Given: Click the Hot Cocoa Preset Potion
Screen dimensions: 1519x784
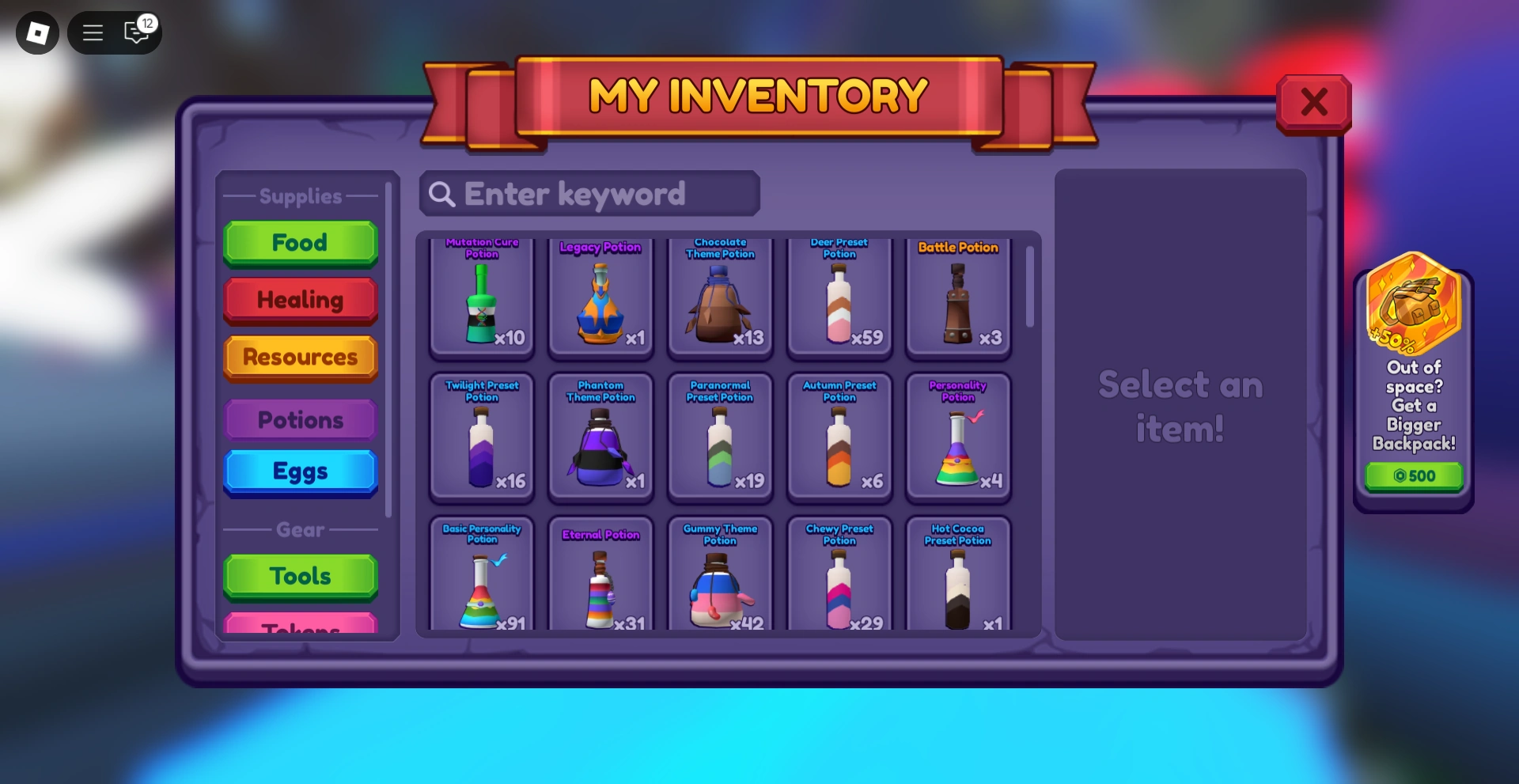Looking at the screenshot, I should (959, 578).
